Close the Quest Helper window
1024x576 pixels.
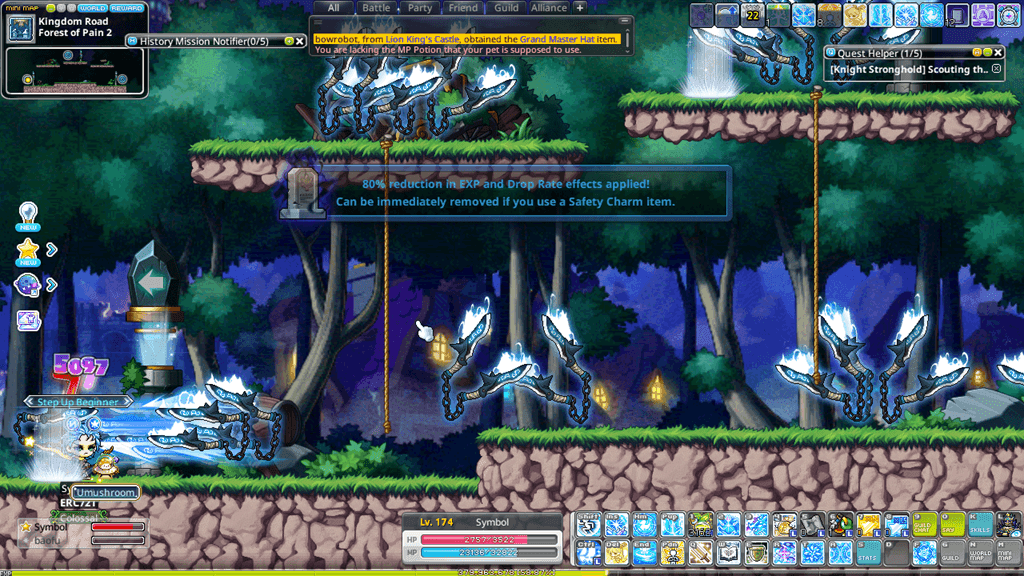click(x=997, y=52)
